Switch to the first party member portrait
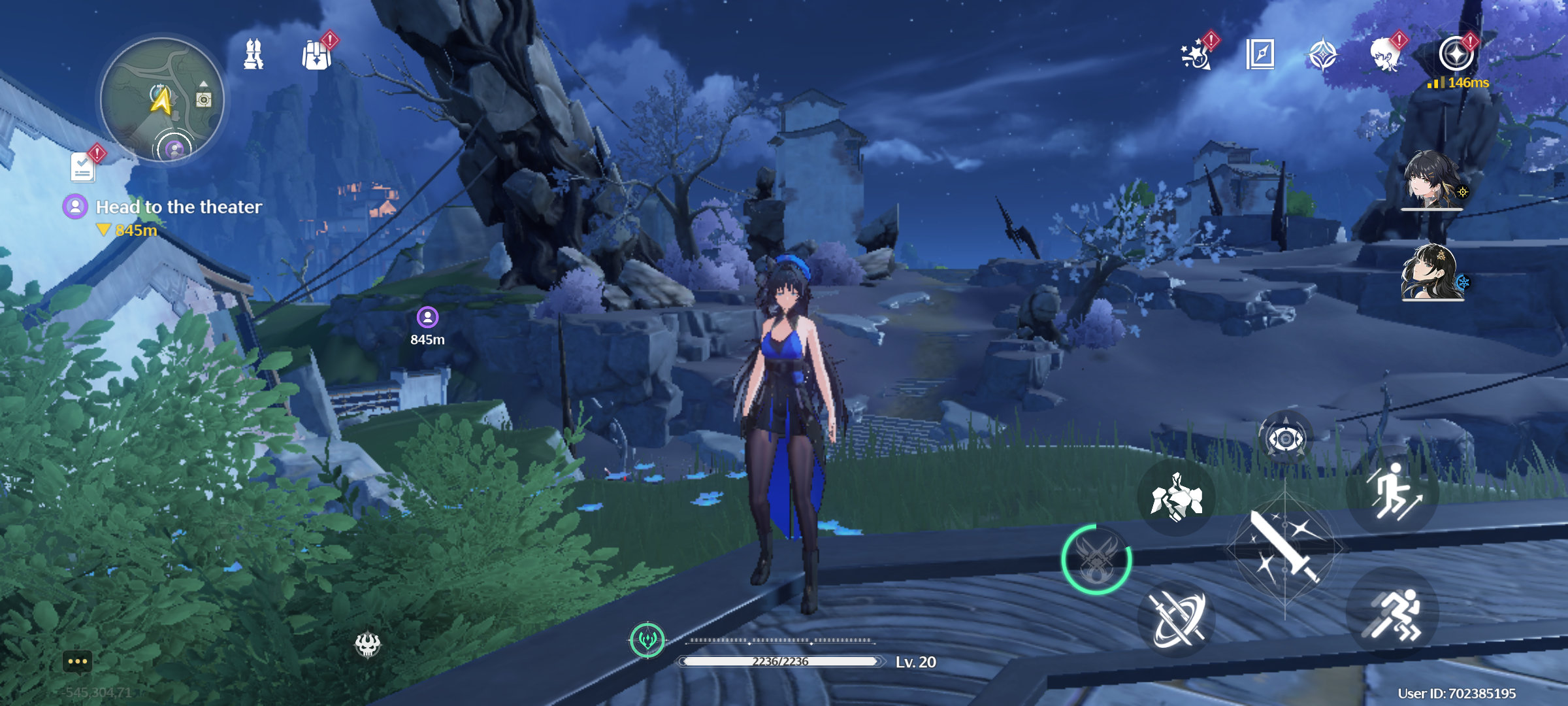The height and width of the screenshot is (706, 1568). tap(1431, 180)
